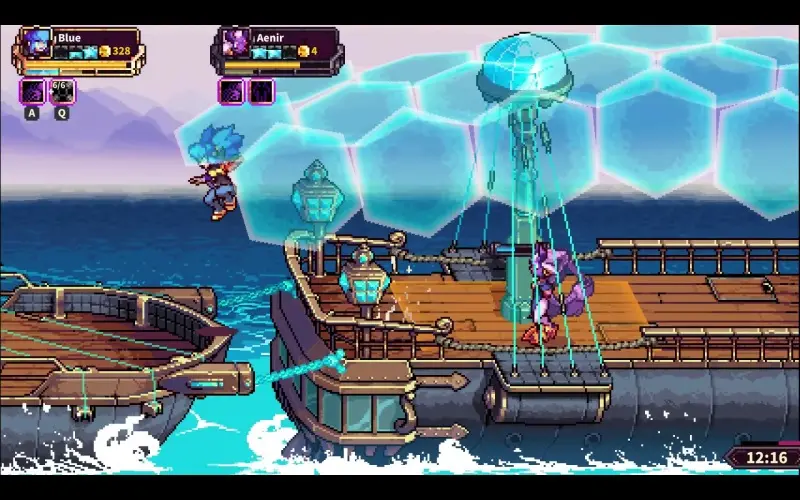
Task: Select Aenir's first ability icon
Action: (x=232, y=92)
